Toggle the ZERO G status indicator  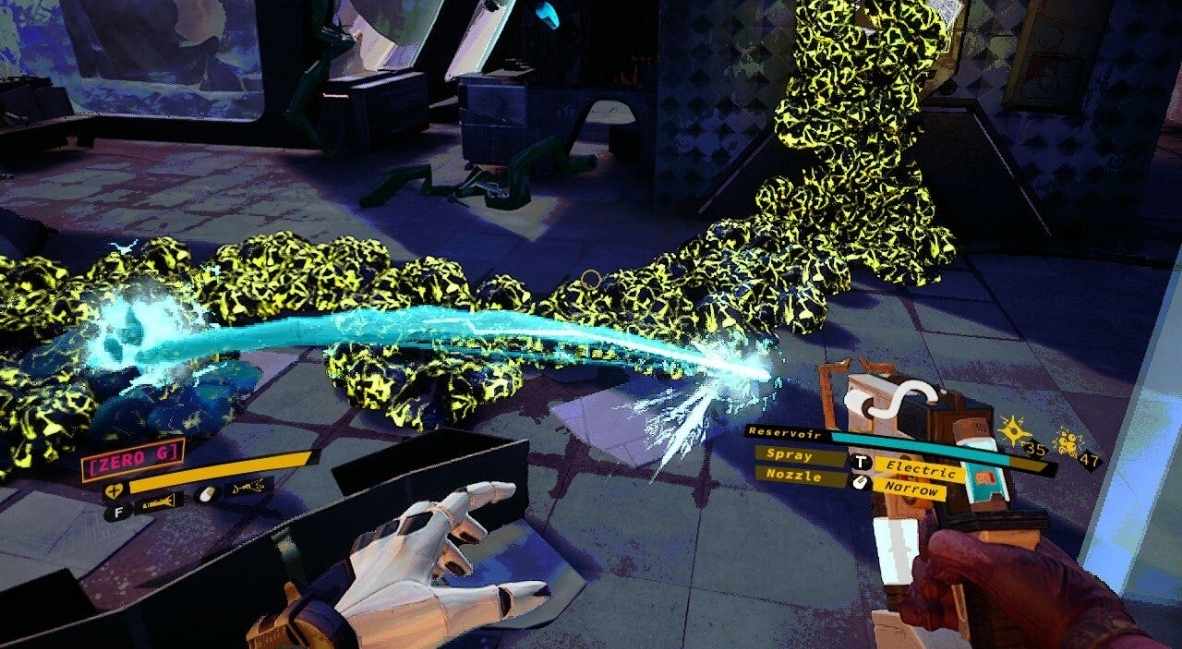tap(134, 457)
